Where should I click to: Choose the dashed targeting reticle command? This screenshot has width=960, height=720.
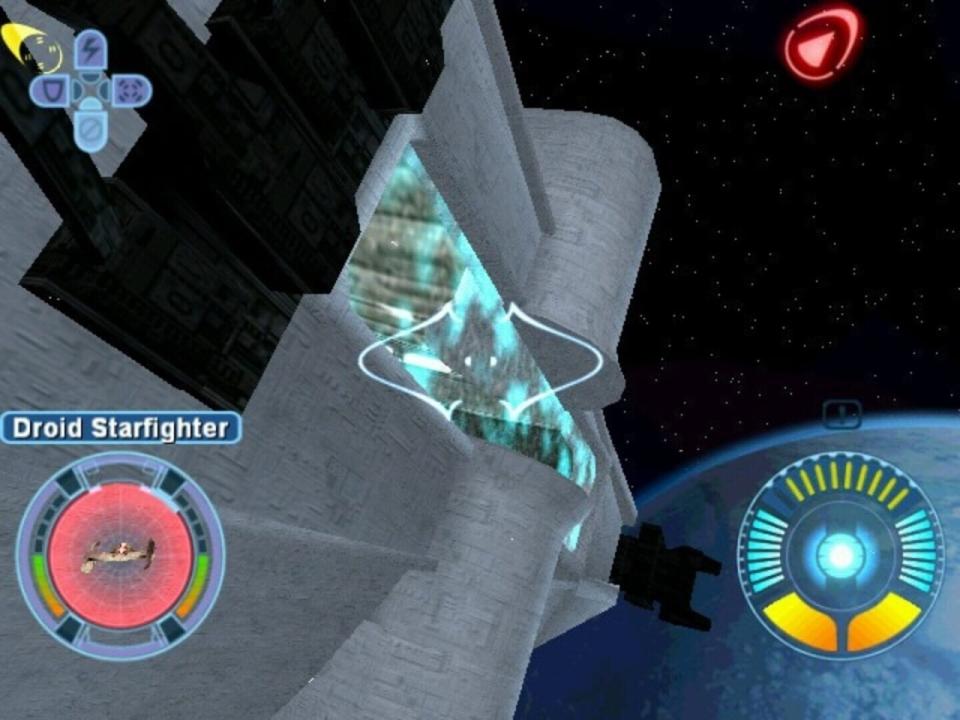[x=130, y=92]
